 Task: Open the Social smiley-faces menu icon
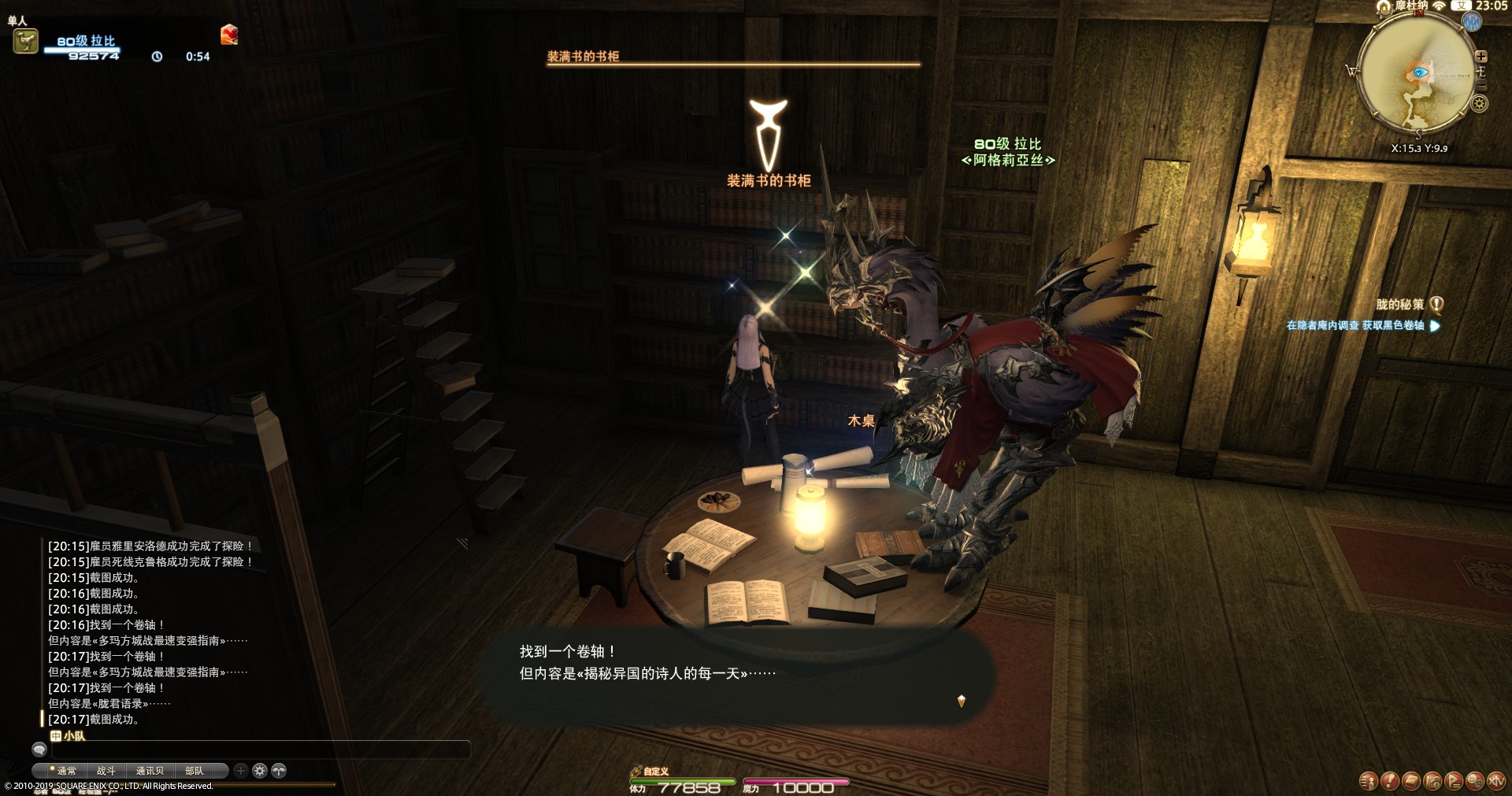click(x=1475, y=781)
